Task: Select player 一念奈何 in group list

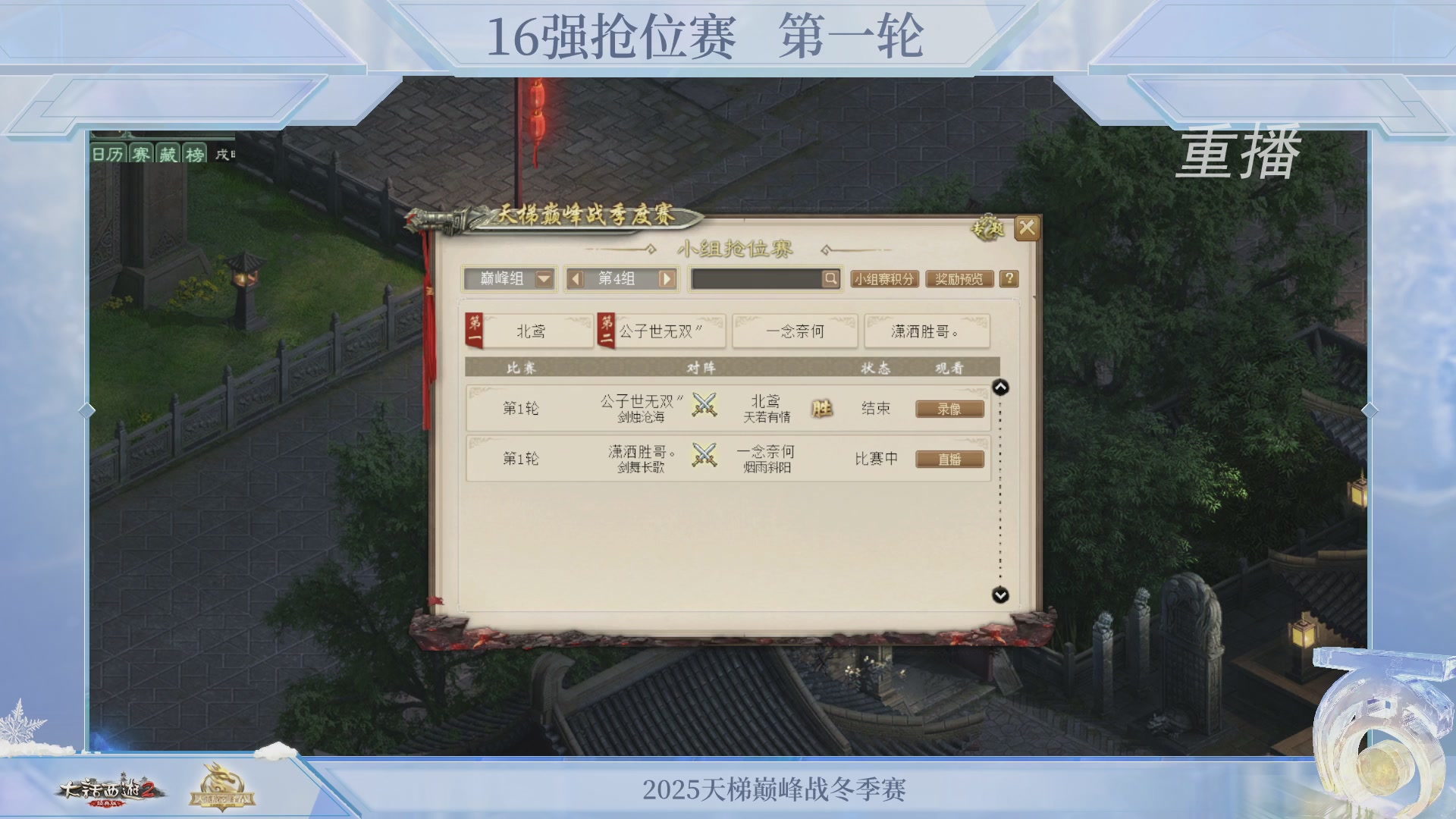Action: pyautogui.click(x=795, y=331)
